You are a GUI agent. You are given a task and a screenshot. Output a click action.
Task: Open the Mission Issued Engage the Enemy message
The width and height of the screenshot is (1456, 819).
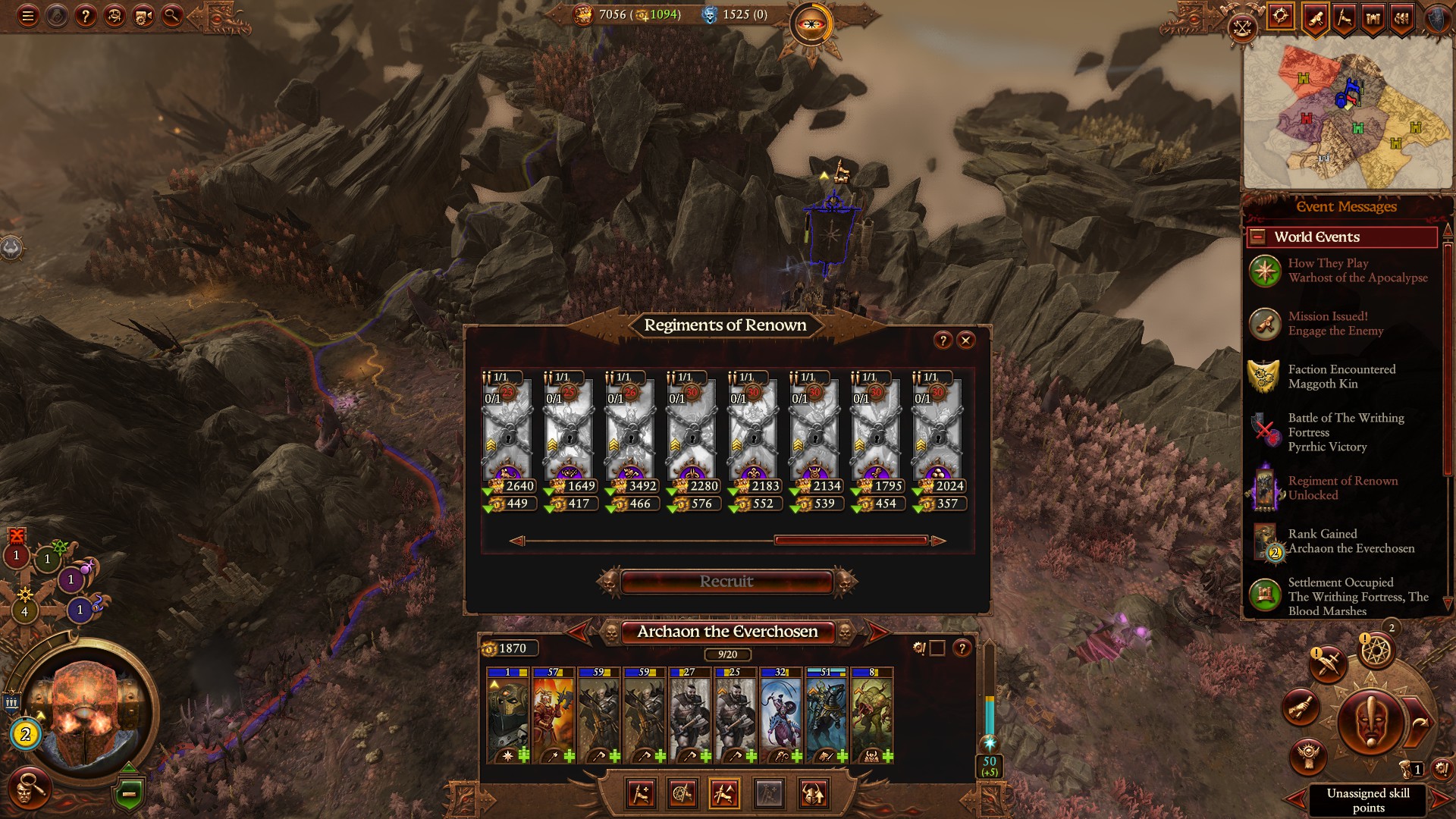pos(1335,324)
